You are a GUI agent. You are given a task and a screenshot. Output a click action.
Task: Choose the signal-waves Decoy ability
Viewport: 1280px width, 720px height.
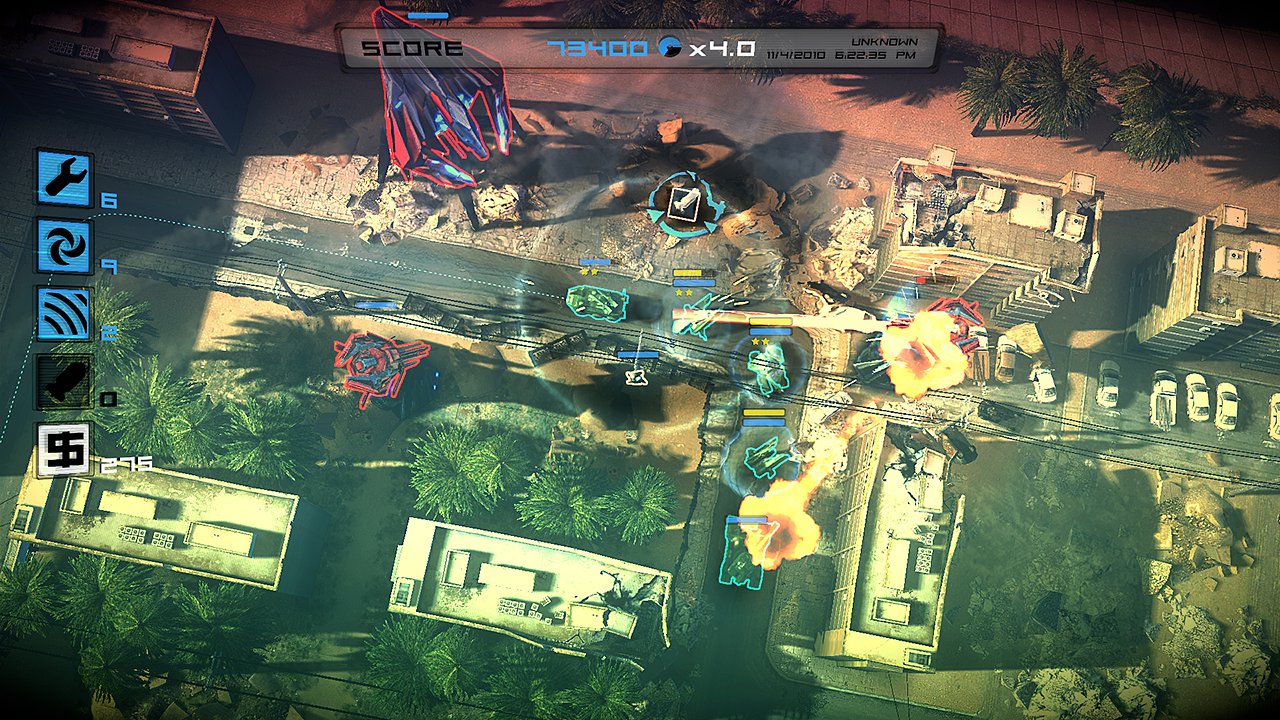tap(65, 314)
